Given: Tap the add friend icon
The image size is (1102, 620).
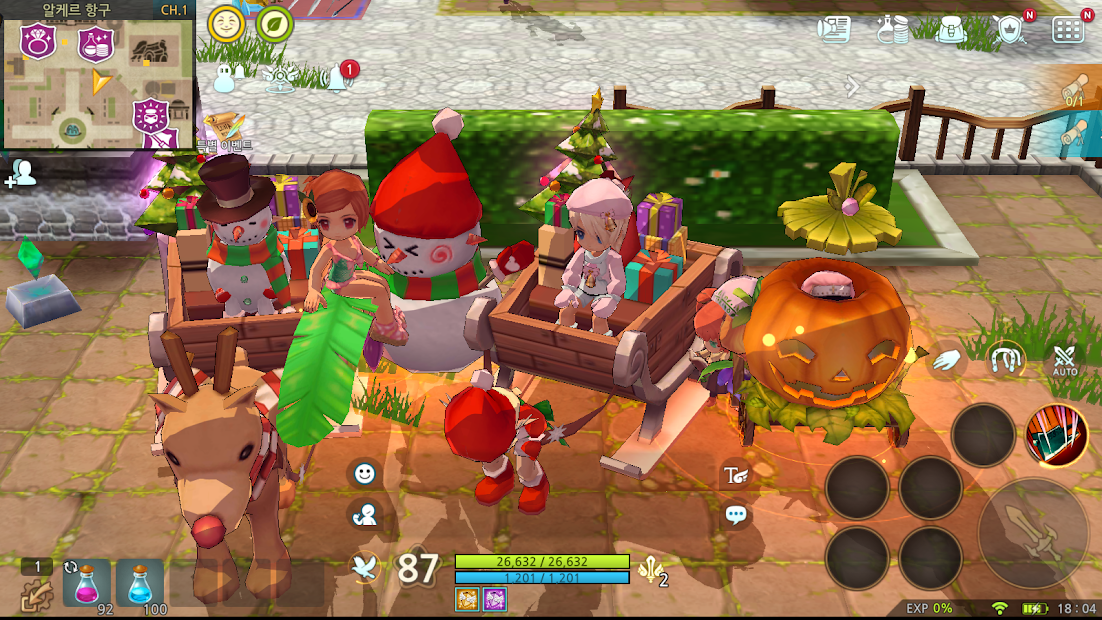Looking at the screenshot, I should (21, 173).
